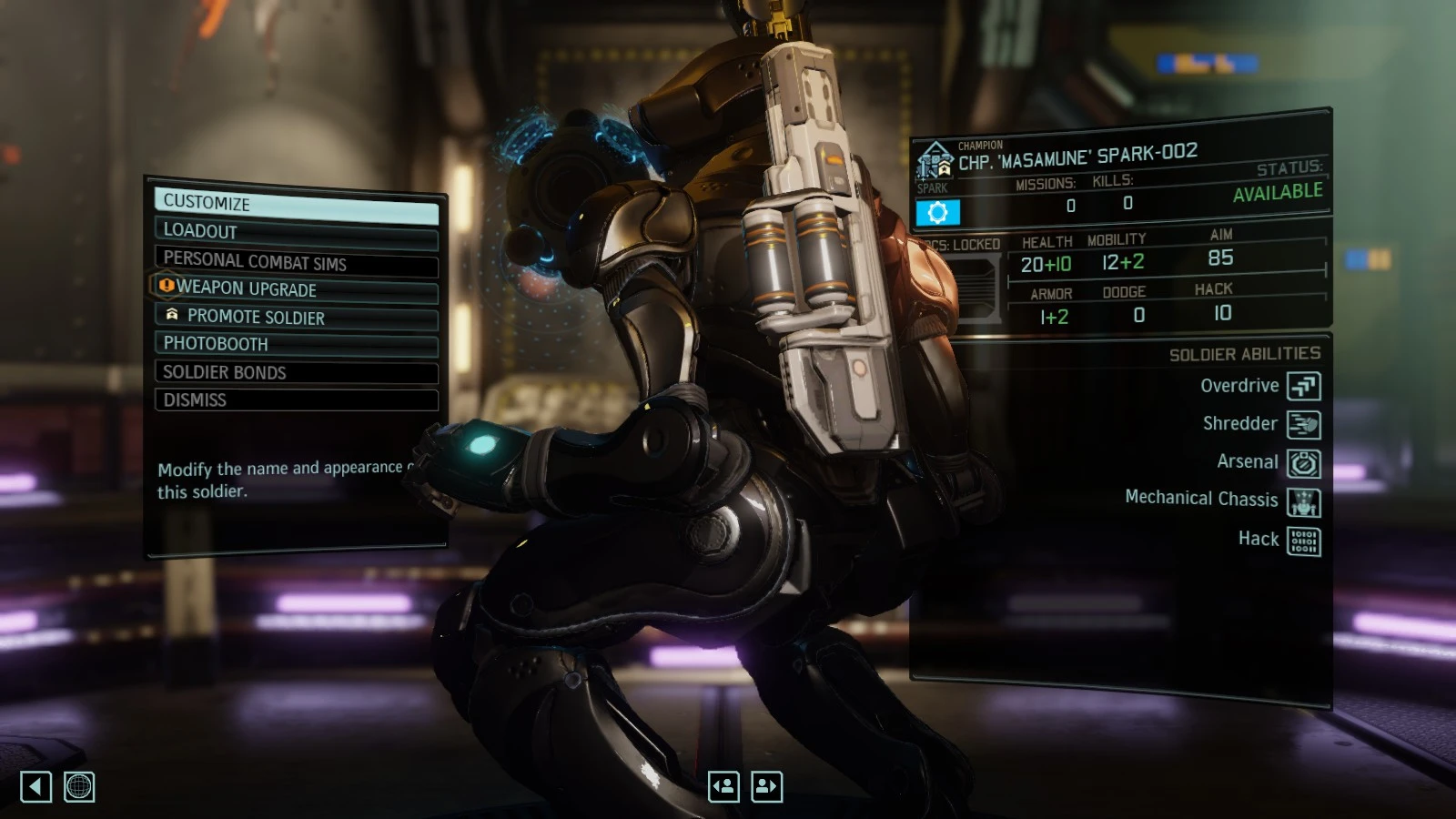Switch to the next soldier icon
The width and height of the screenshot is (1456, 819).
pos(767,785)
